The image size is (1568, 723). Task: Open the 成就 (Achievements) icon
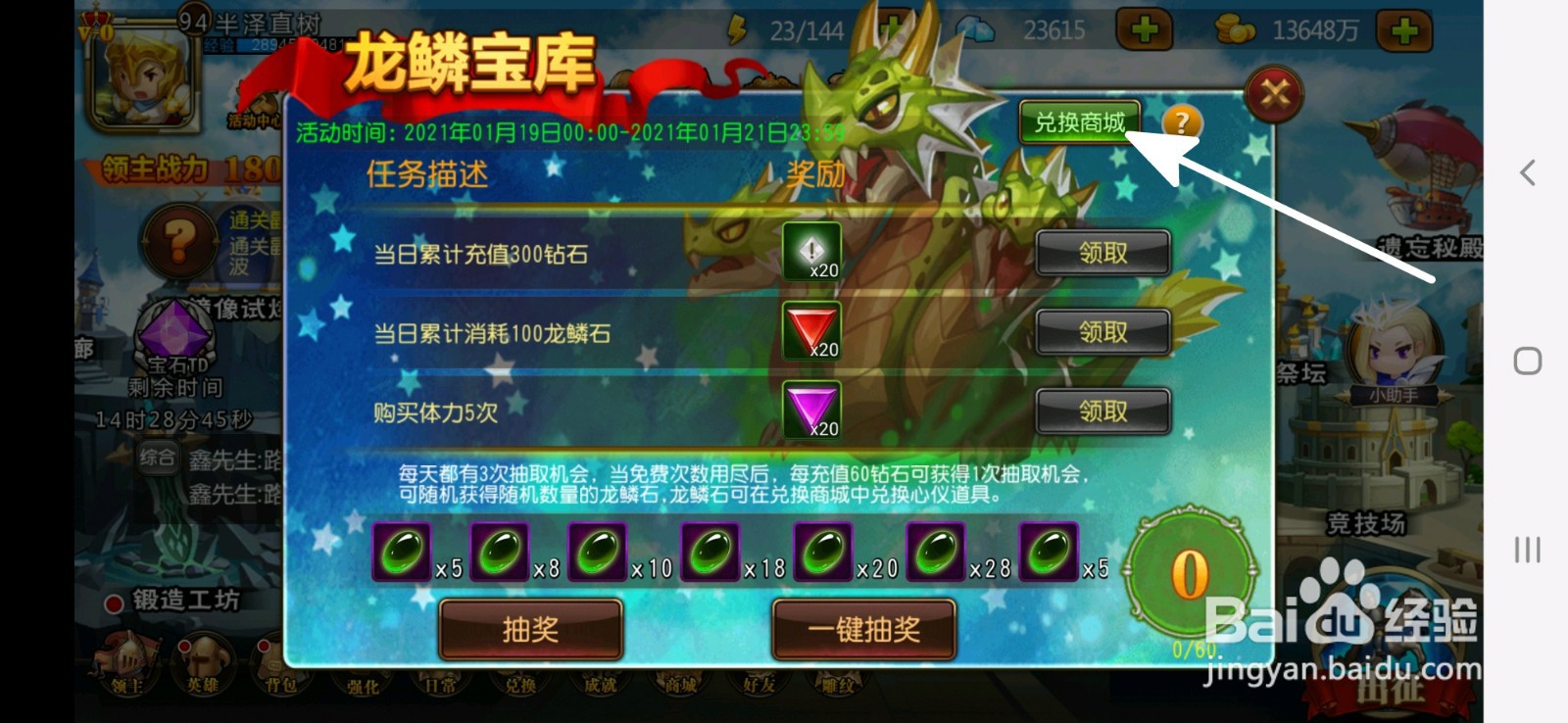point(601,681)
